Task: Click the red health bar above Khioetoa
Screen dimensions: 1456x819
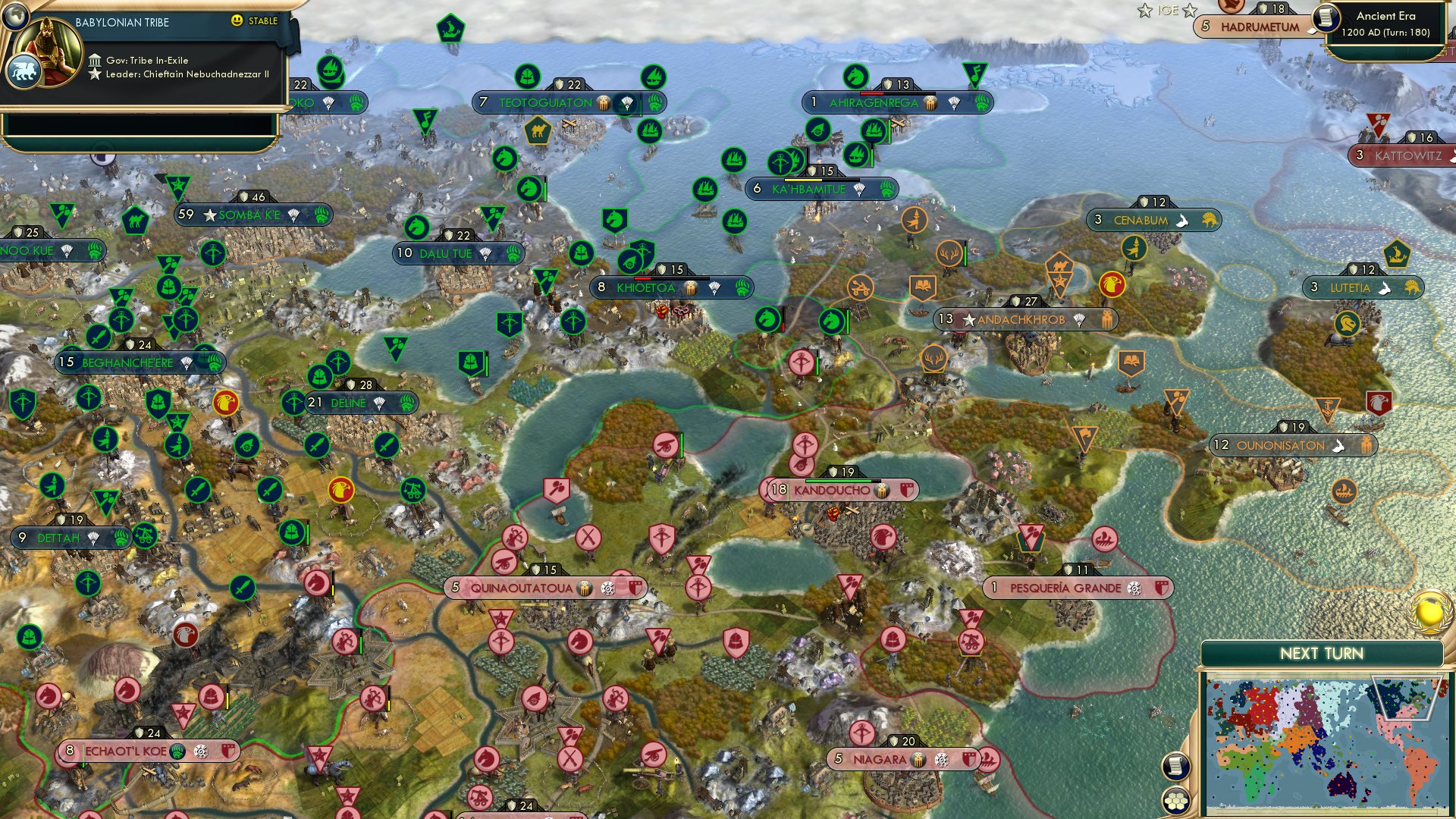Action: click(643, 278)
